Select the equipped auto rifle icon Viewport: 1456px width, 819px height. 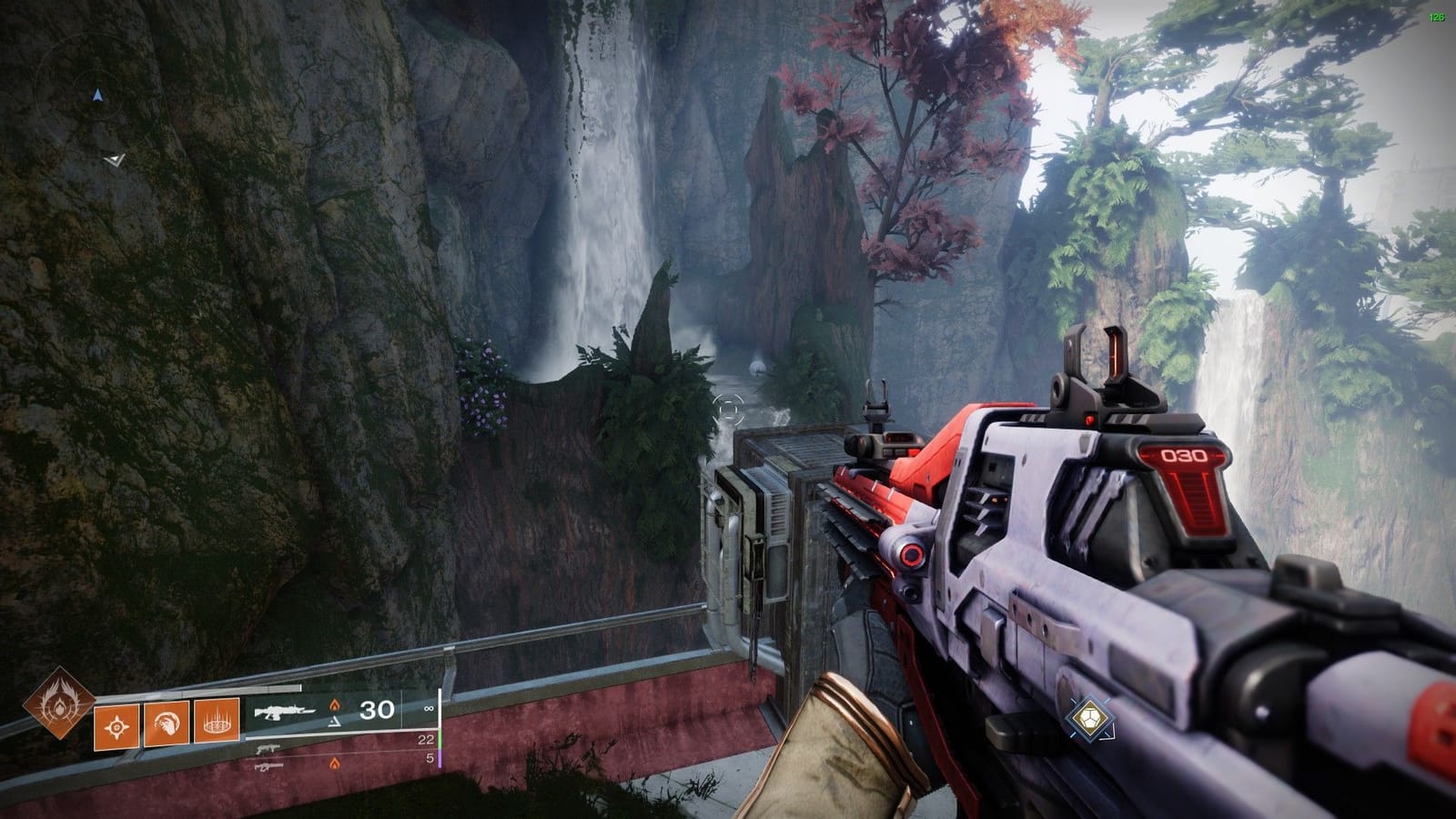pyautogui.click(x=283, y=712)
